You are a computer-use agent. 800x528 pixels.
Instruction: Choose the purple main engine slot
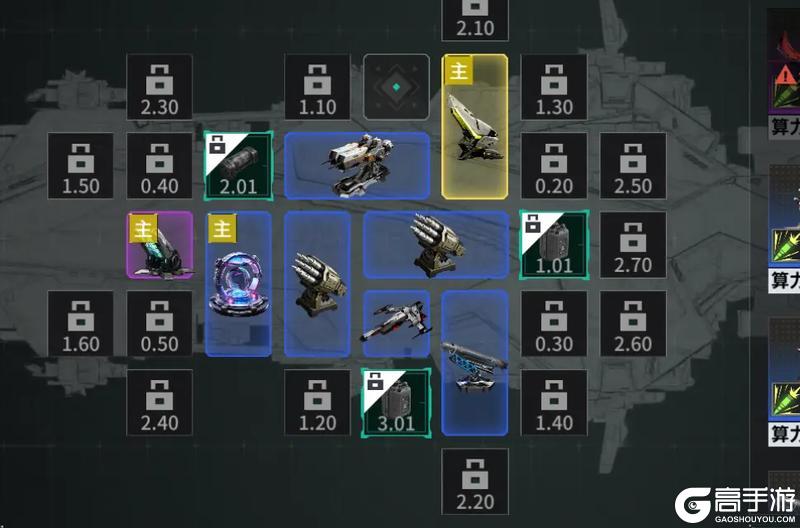(159, 245)
